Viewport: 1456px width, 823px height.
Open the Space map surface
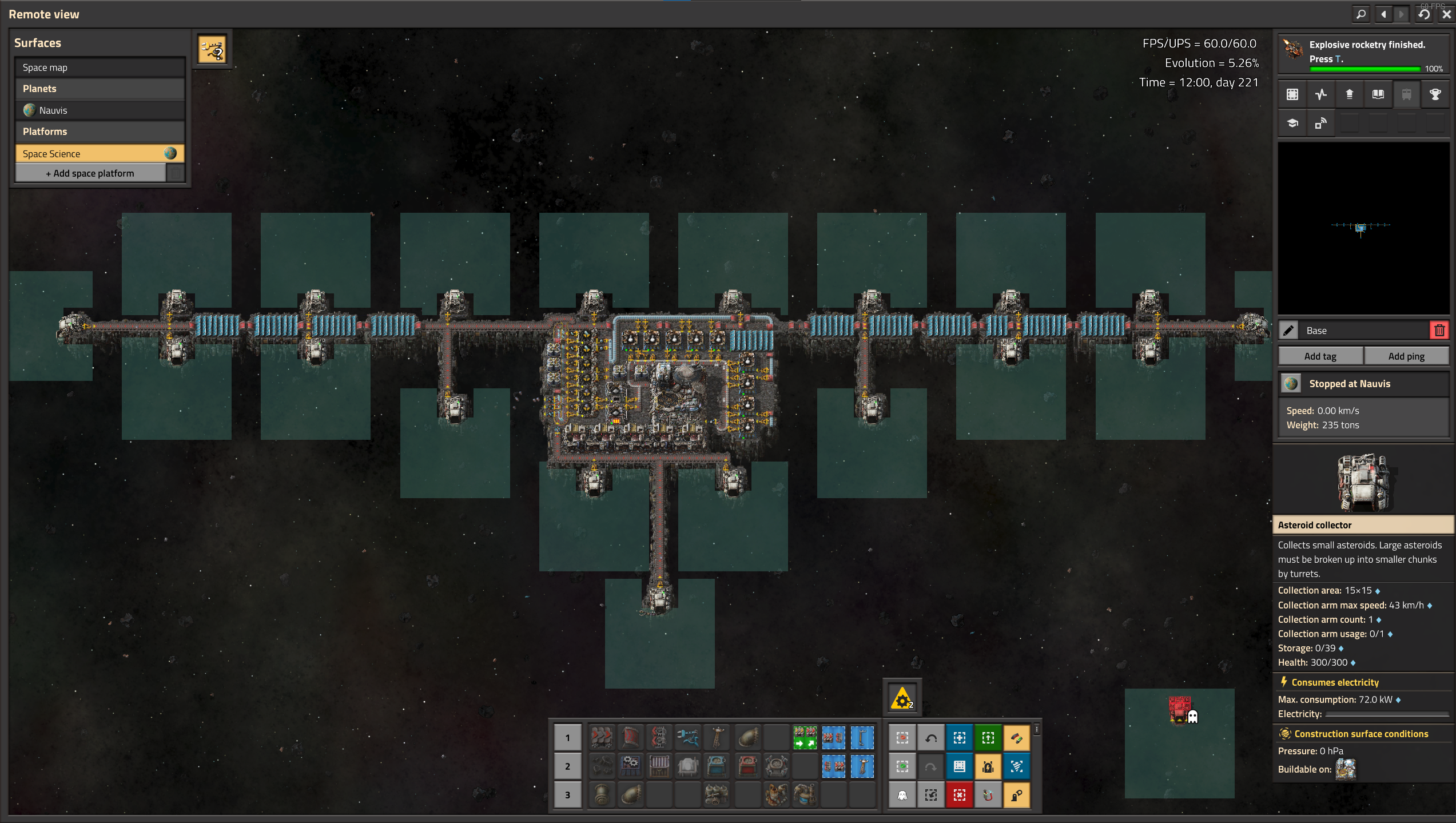[100, 67]
